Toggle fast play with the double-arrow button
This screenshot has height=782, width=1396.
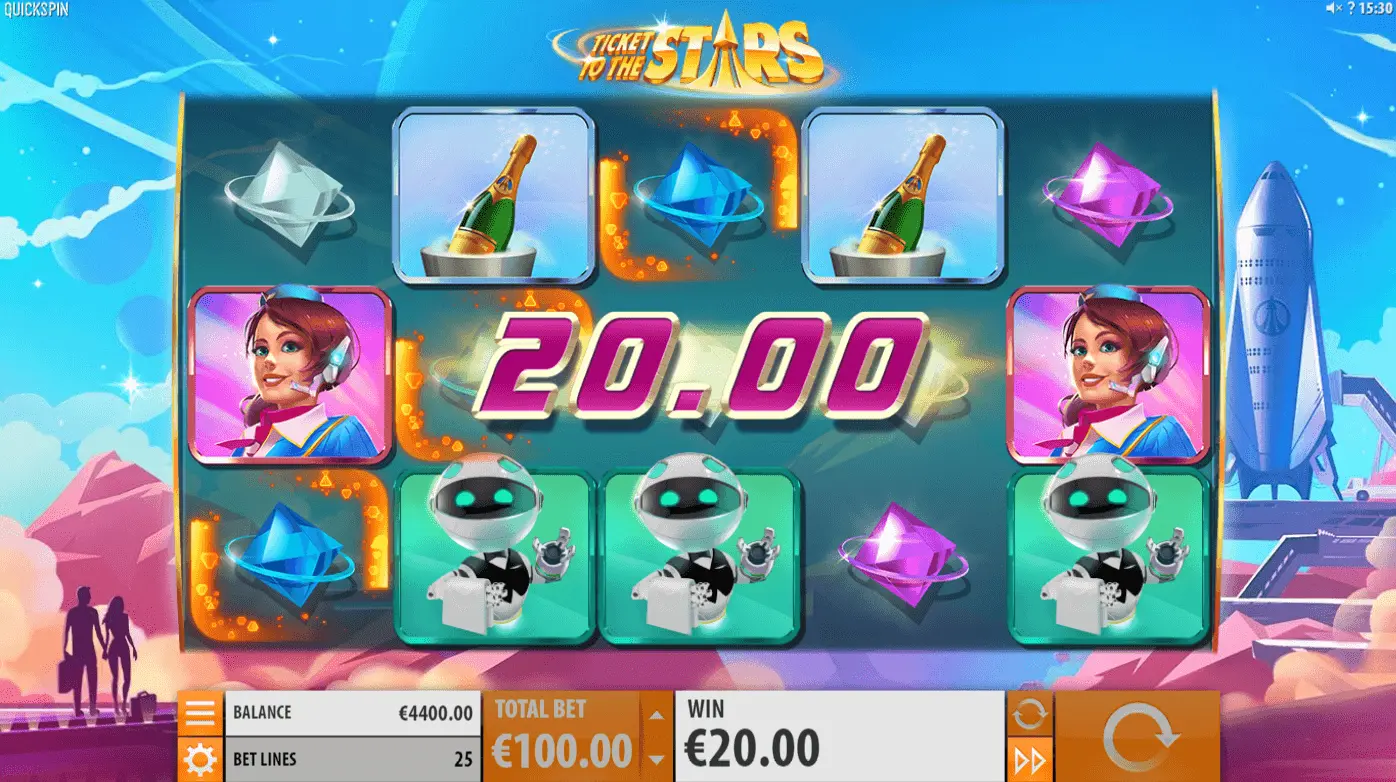click(1029, 760)
